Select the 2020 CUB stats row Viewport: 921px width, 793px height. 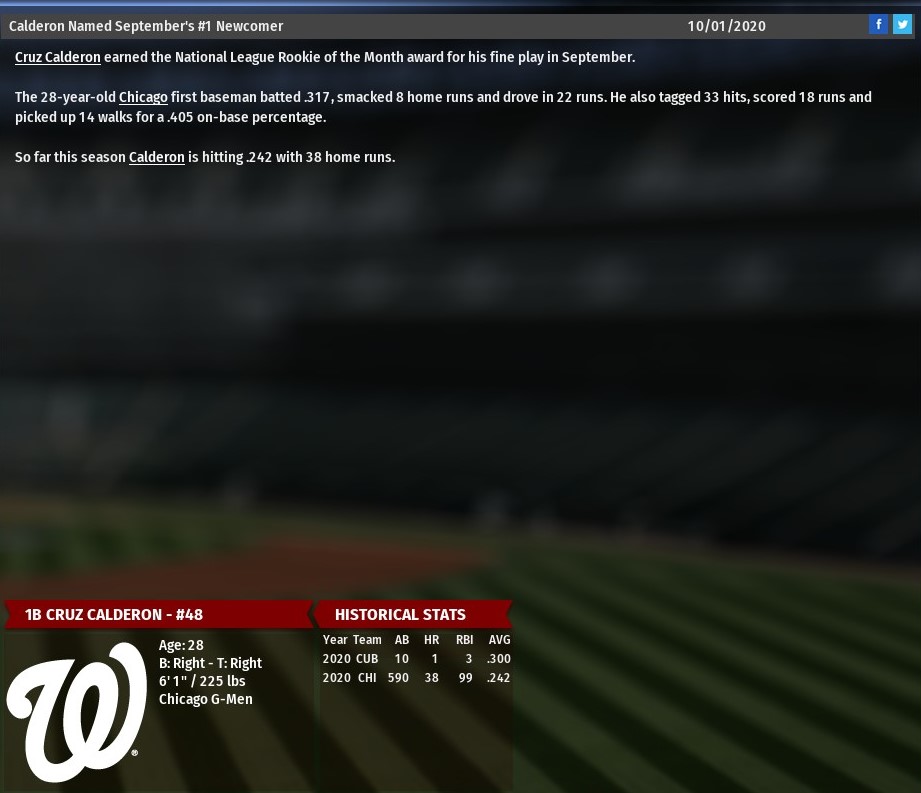coord(416,659)
